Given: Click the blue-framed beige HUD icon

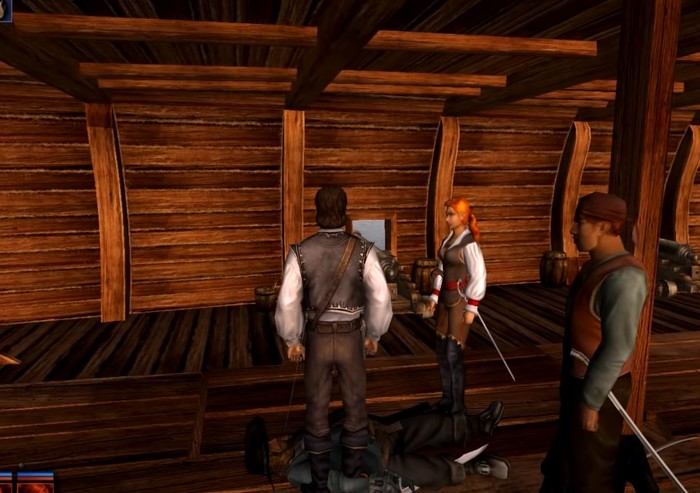Looking at the screenshot, I should pos(5,10).
